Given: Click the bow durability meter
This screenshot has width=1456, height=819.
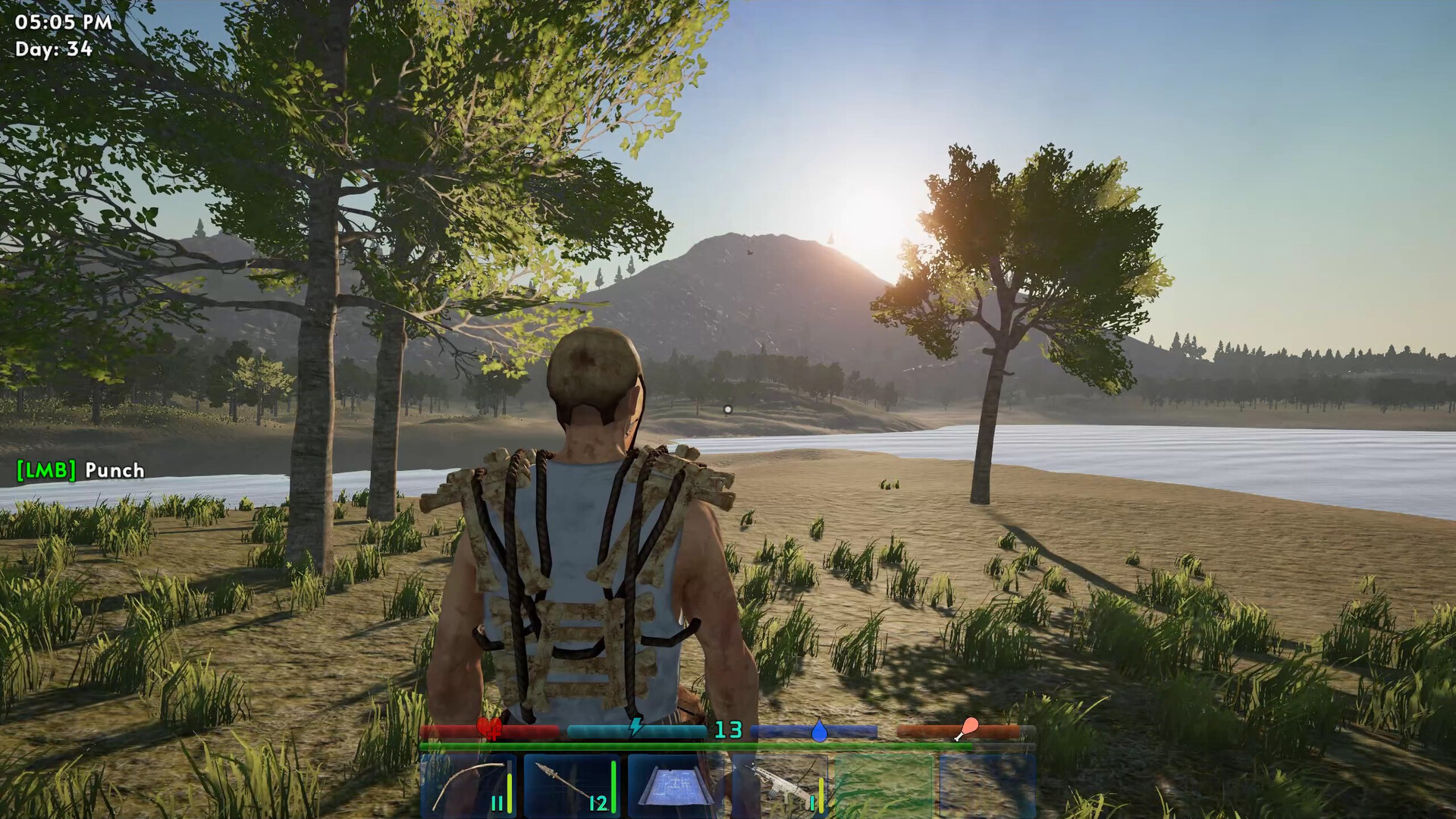Looking at the screenshot, I should tap(510, 789).
